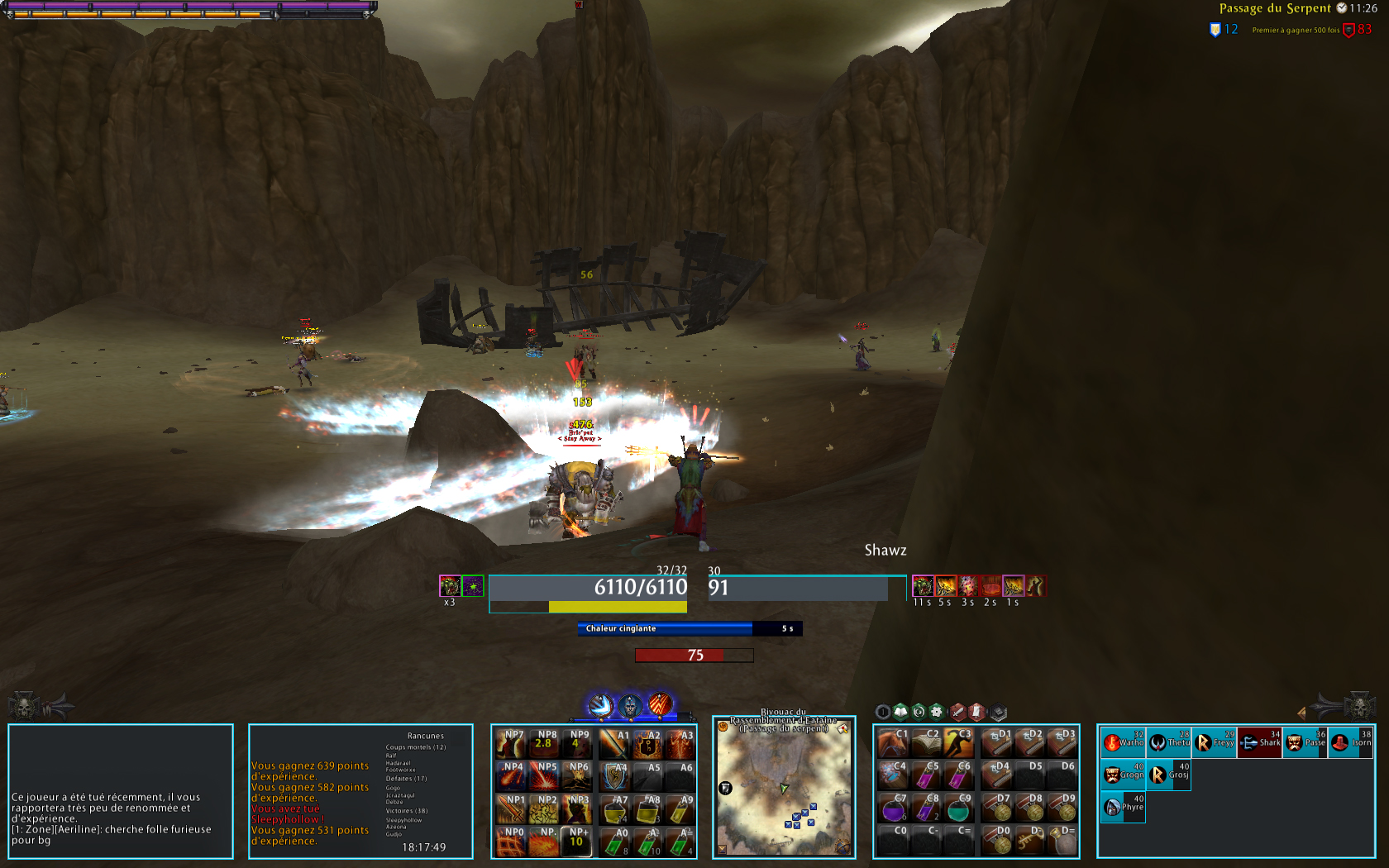Select party member Shark with the red background
Screen dimensions: 1389x868
(x=1260, y=742)
